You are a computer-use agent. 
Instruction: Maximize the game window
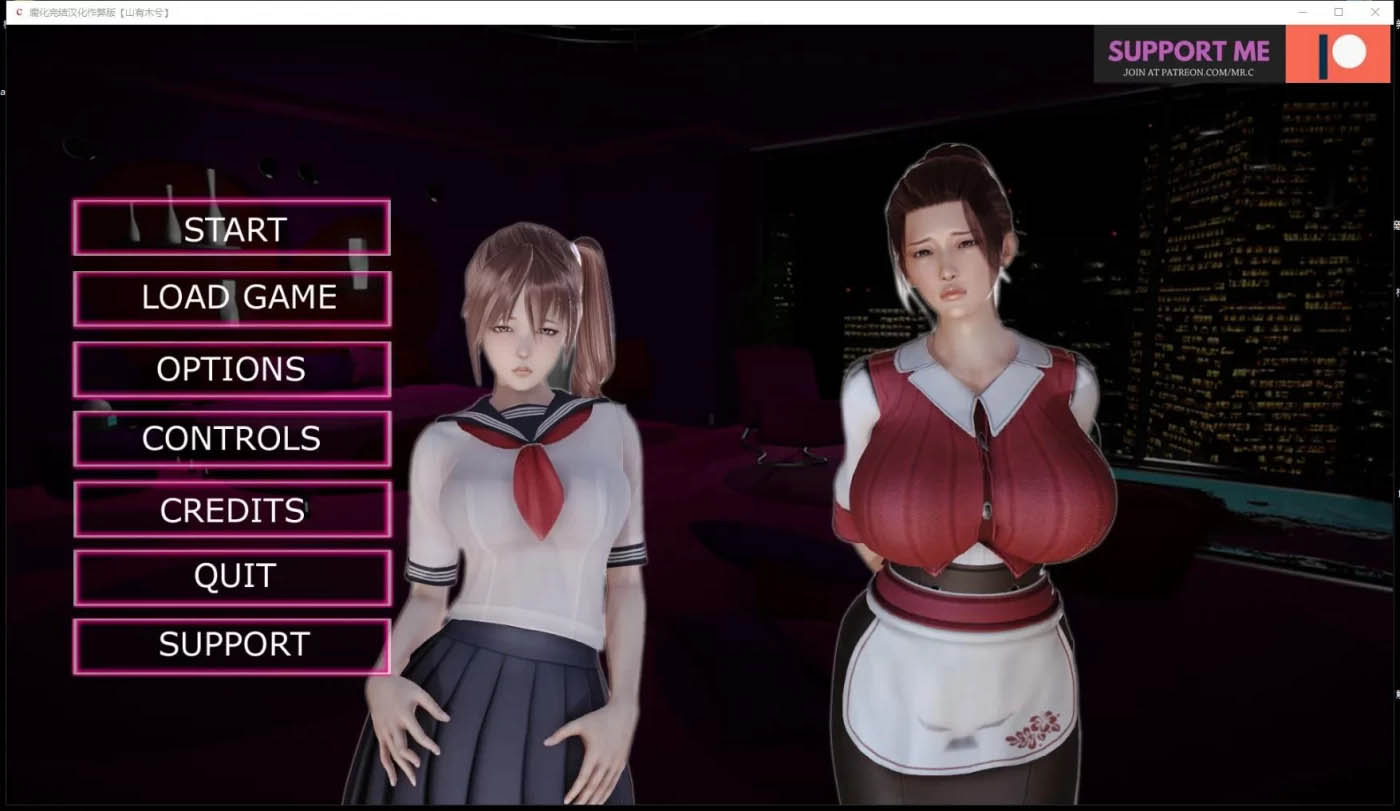pos(1337,11)
